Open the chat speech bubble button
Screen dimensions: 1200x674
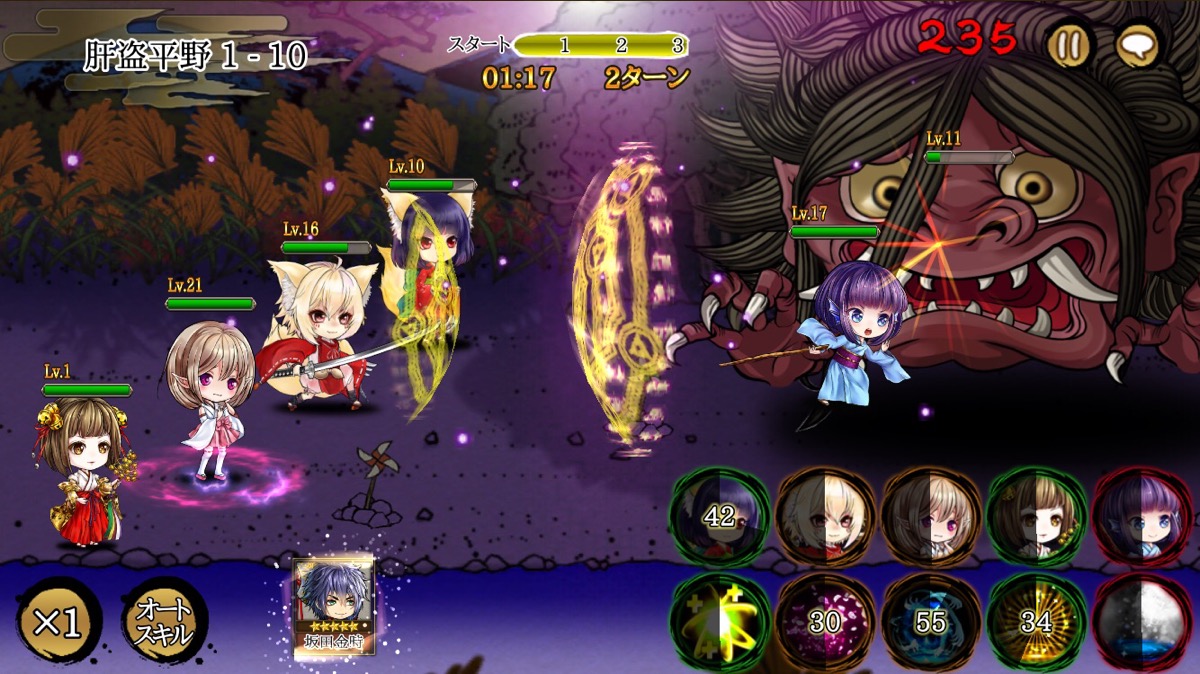click(x=1137, y=45)
